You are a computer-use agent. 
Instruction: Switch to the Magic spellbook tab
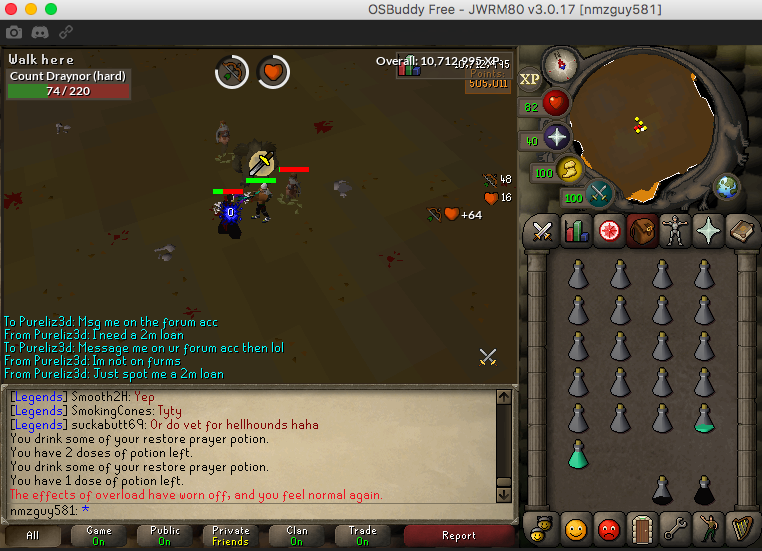click(x=740, y=231)
